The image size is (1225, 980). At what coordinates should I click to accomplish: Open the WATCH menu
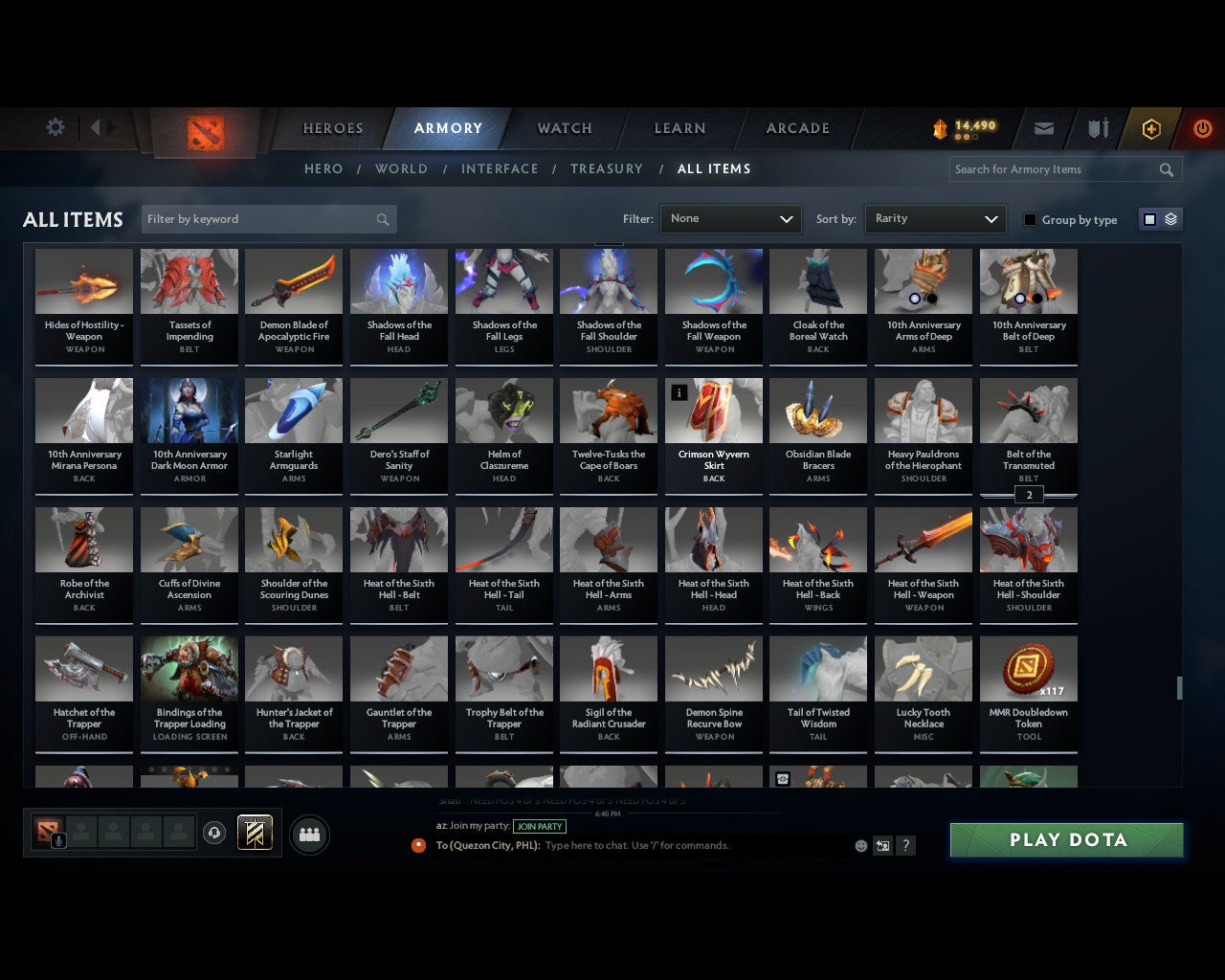[564, 128]
